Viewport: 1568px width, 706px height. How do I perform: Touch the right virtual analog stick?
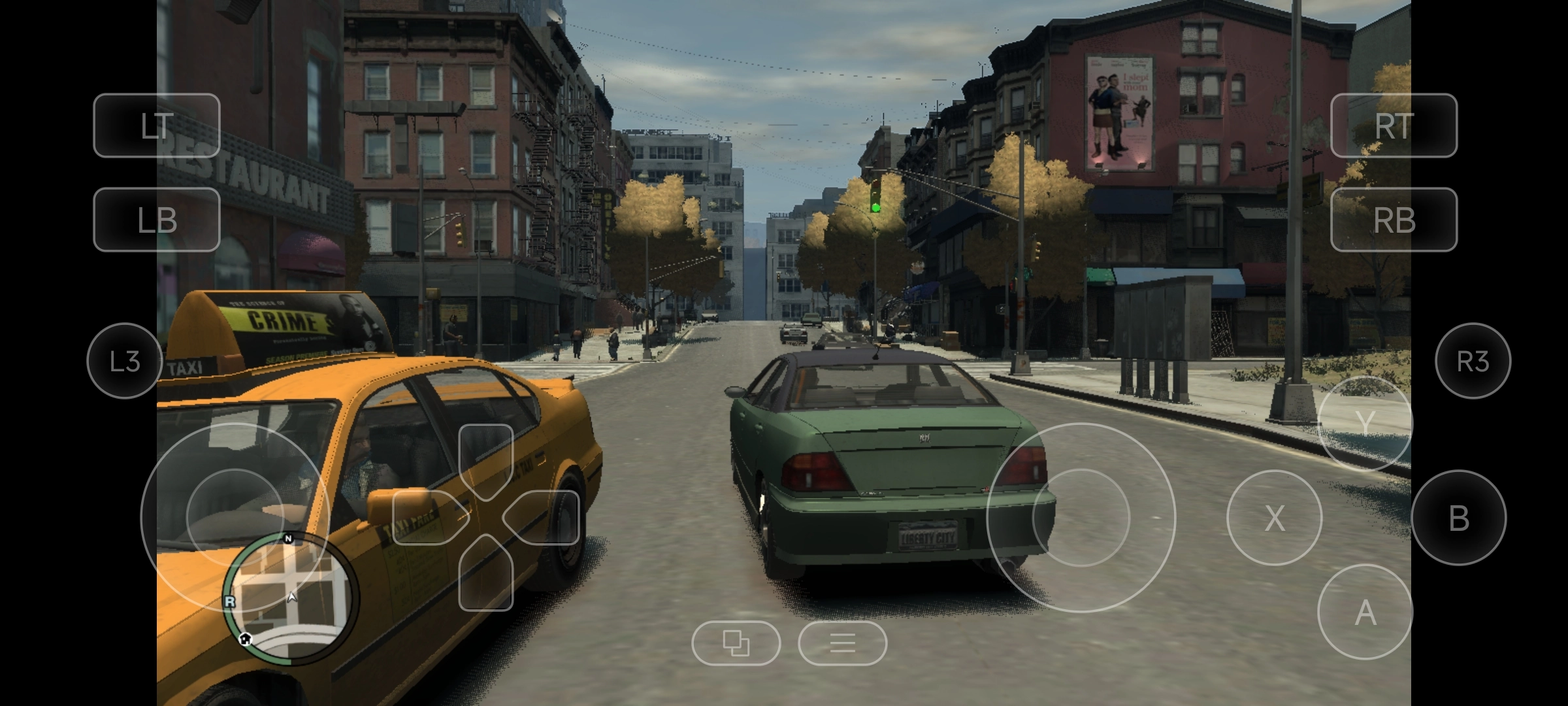click(1081, 517)
